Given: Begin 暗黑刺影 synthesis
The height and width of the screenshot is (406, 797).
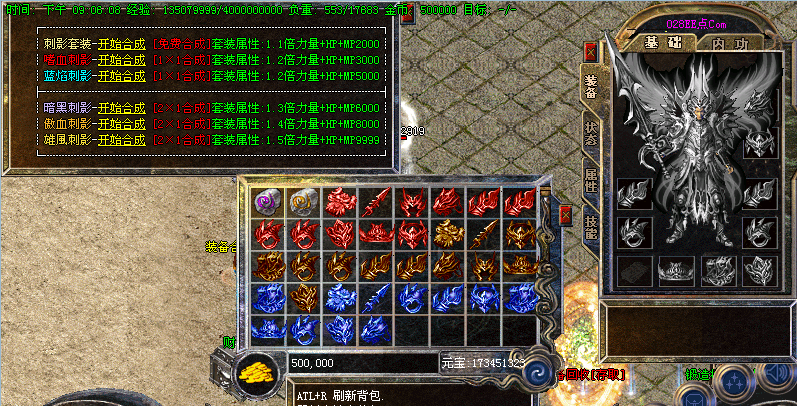Looking at the screenshot, I should 121,108.
